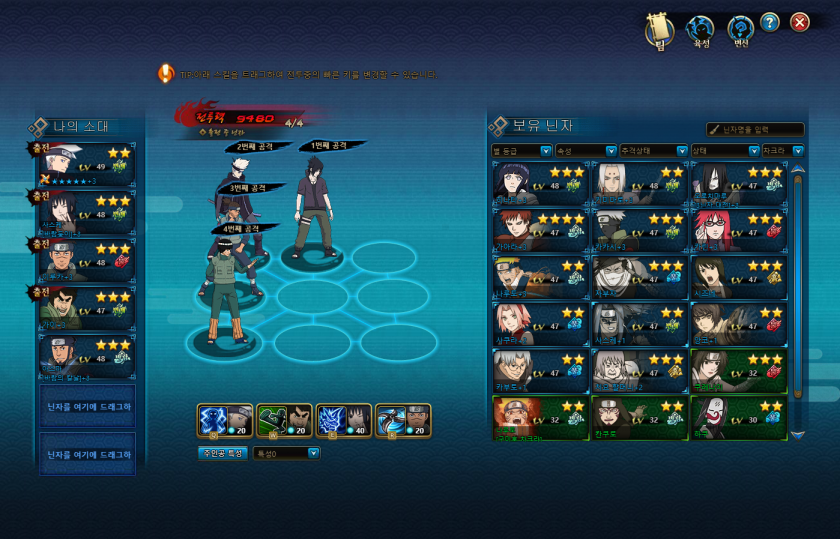Open the 추격상태 chase status dropdown

click(x=652, y=151)
